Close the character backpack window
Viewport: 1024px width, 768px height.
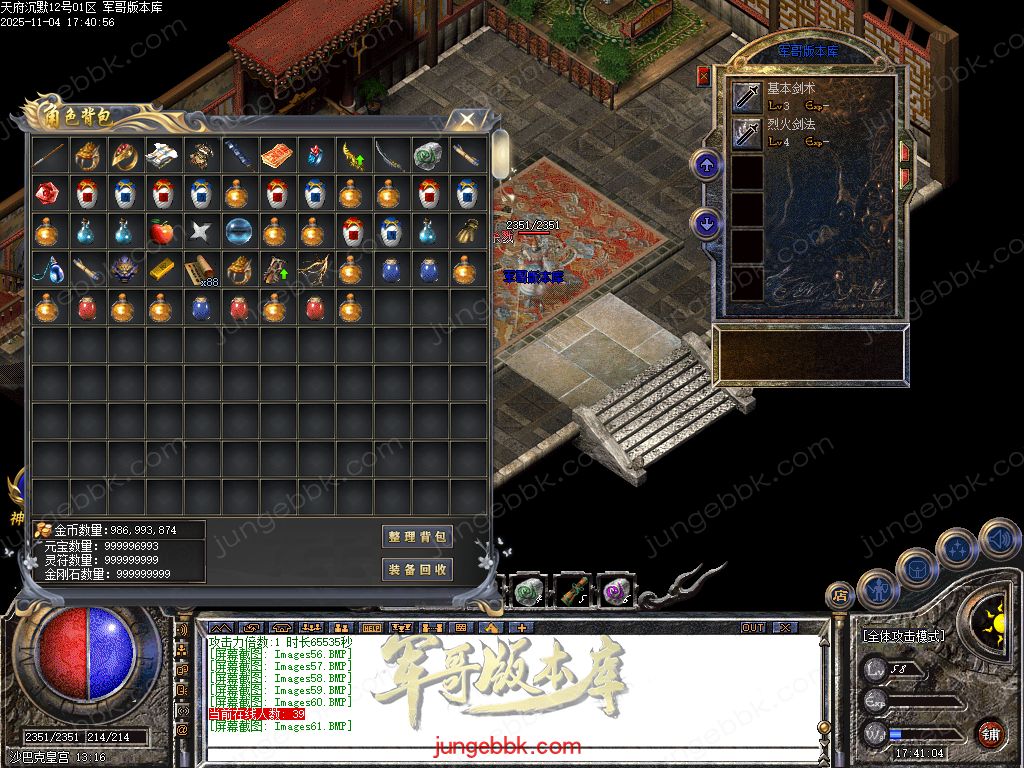[x=466, y=120]
